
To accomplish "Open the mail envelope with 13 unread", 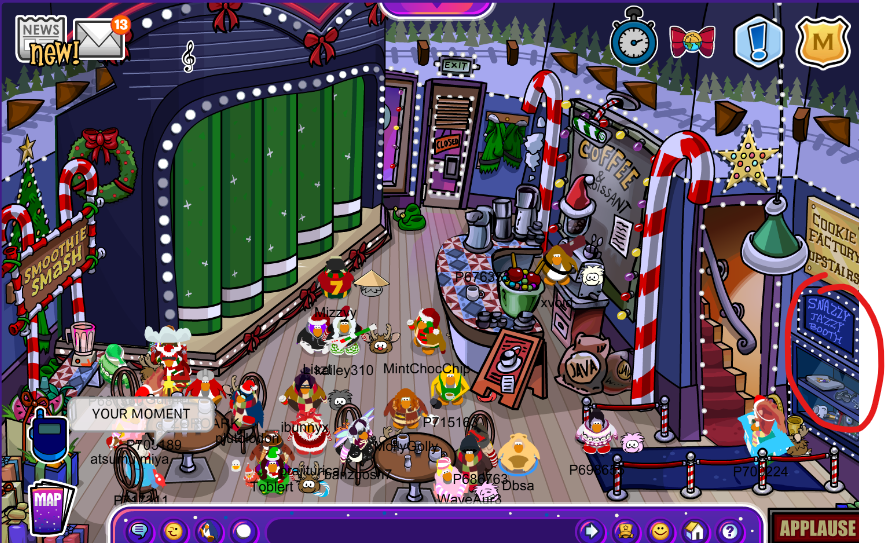I will [98, 40].
